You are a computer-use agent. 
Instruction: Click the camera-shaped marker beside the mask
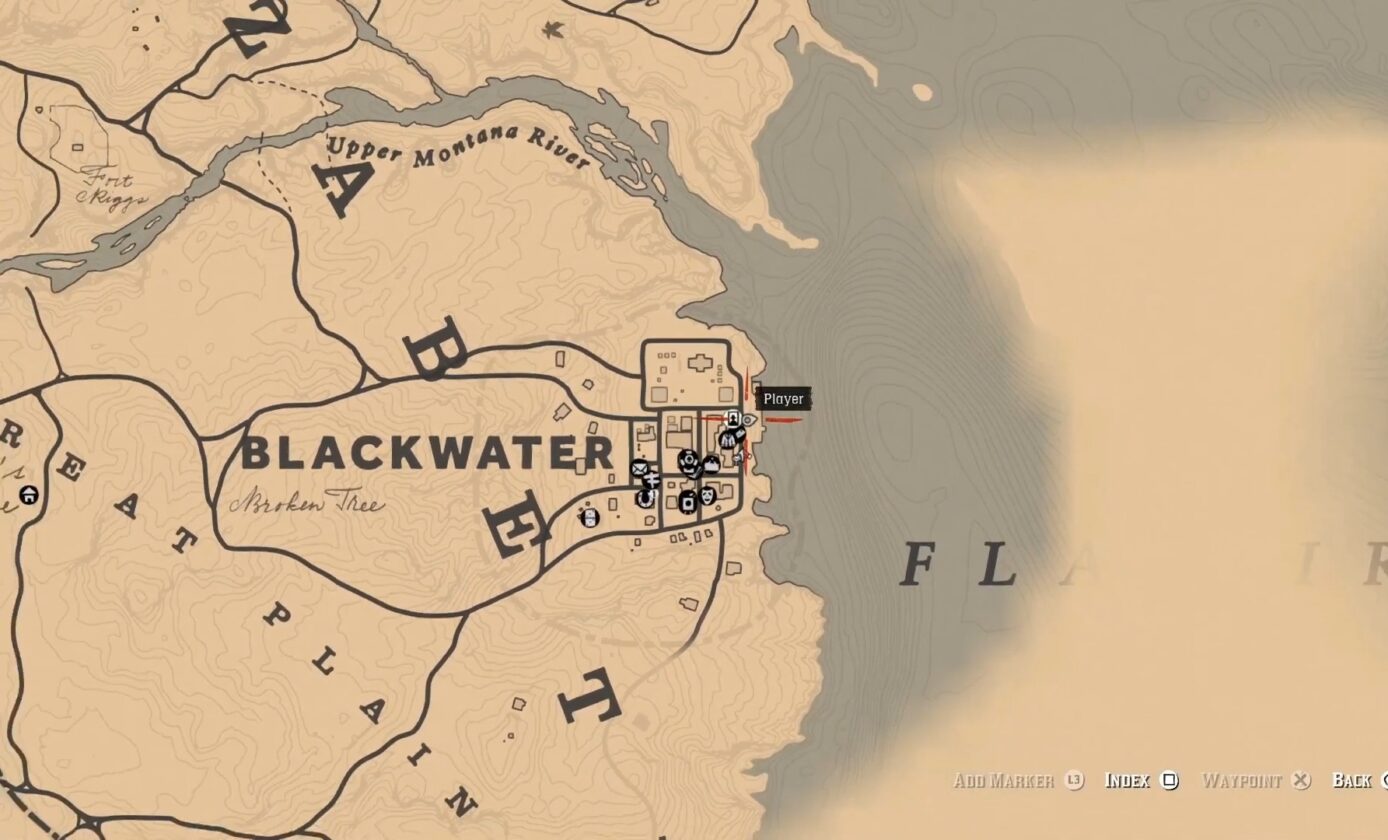pyautogui.click(x=687, y=501)
